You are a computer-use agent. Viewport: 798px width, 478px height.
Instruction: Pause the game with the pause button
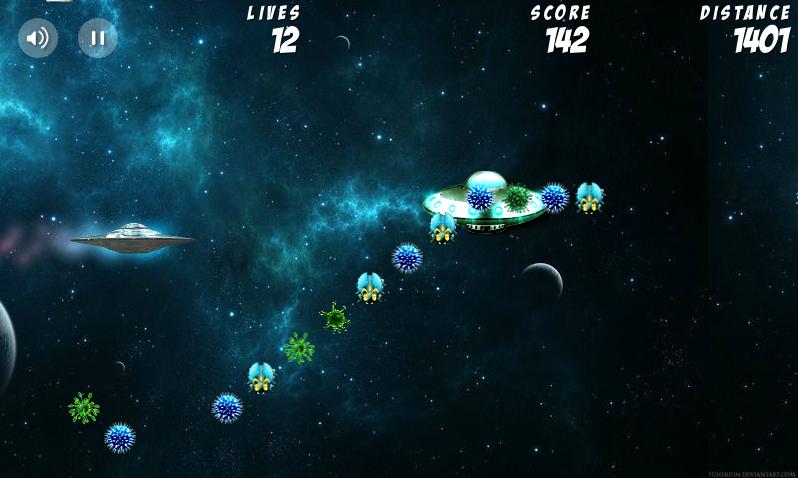click(x=98, y=39)
